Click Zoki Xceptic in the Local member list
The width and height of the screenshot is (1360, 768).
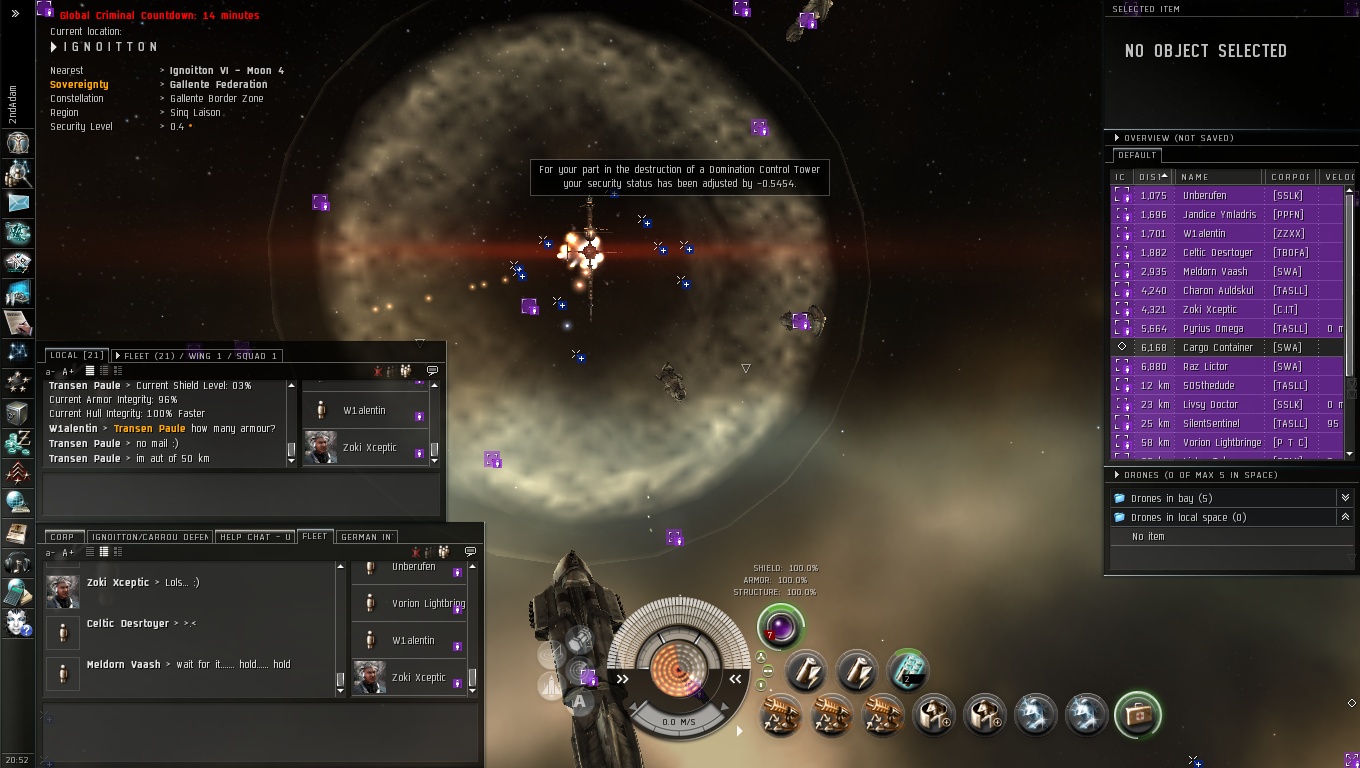coord(369,448)
